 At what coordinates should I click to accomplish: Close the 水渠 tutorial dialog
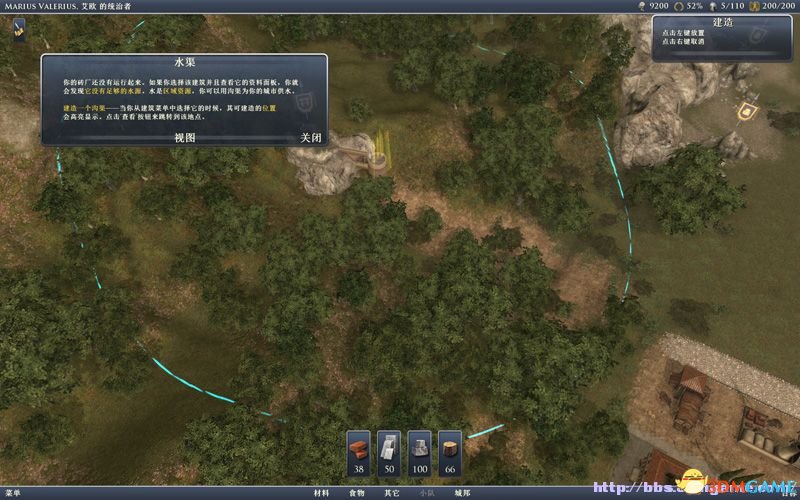pos(310,138)
